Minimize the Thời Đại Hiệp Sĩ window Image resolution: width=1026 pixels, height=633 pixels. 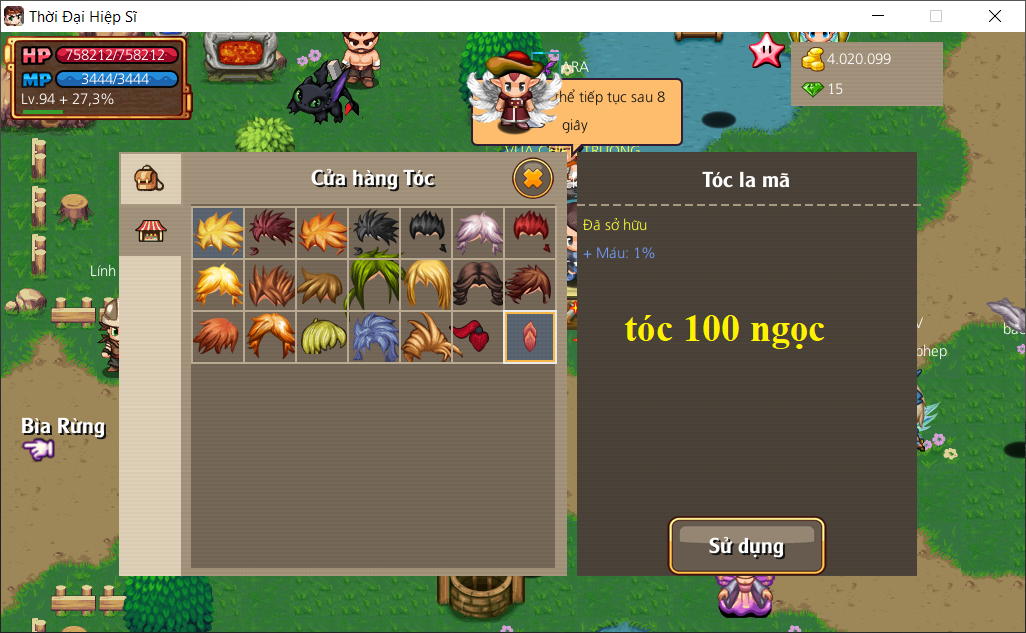tap(878, 16)
